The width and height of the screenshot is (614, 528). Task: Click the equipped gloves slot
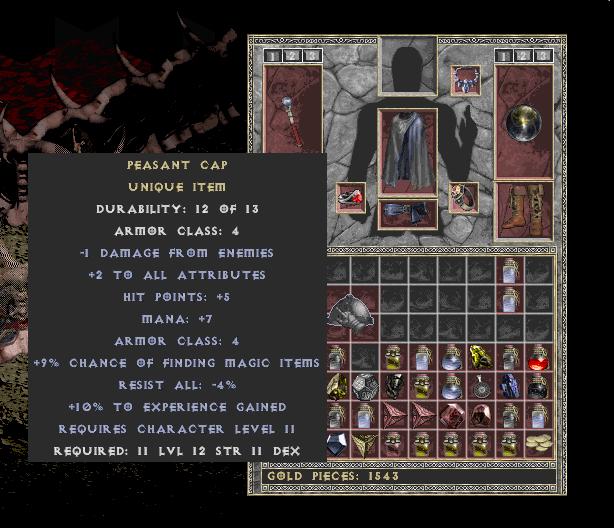click(x=351, y=198)
